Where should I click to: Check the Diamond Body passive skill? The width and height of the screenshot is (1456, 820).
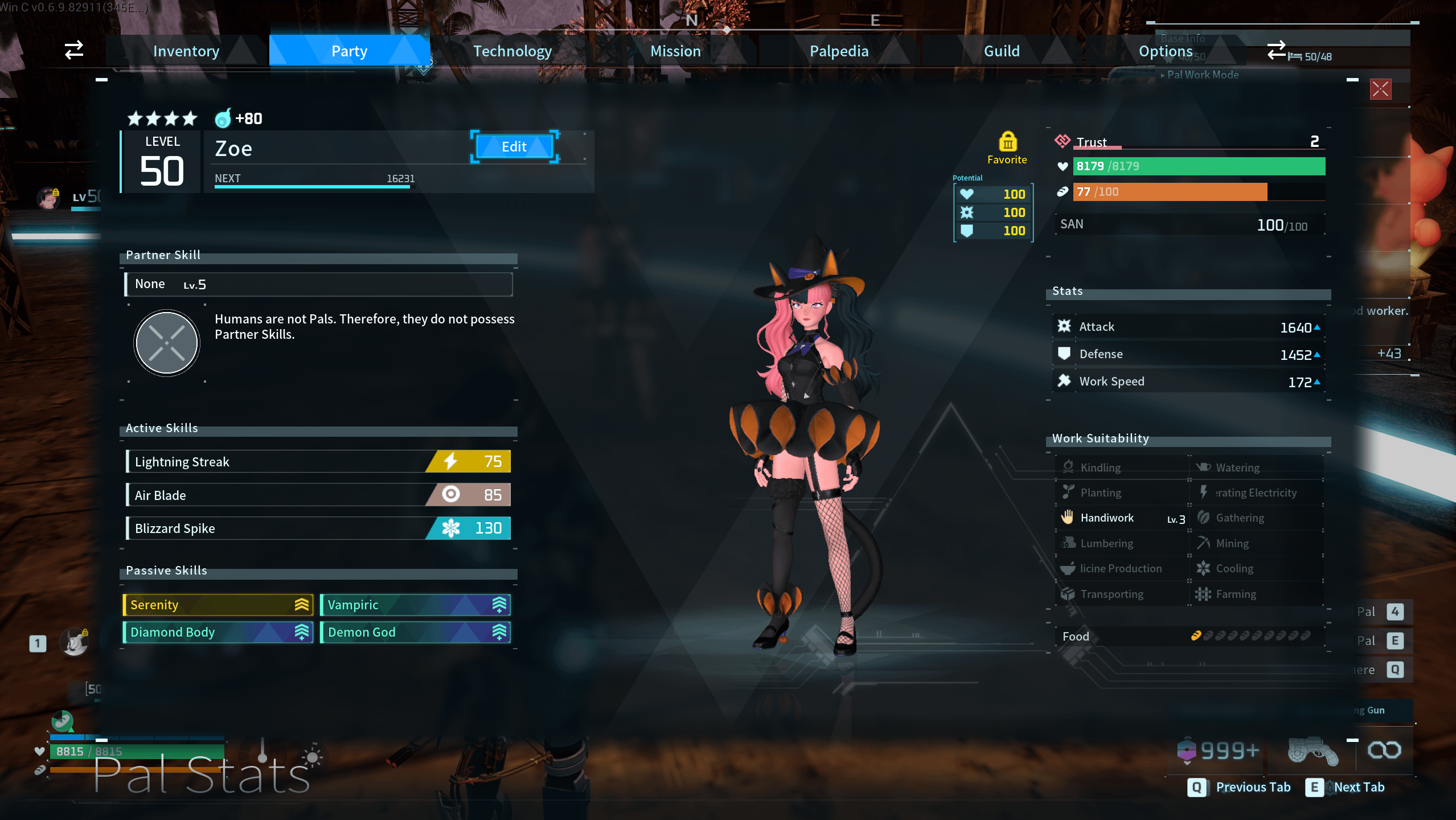(x=218, y=632)
